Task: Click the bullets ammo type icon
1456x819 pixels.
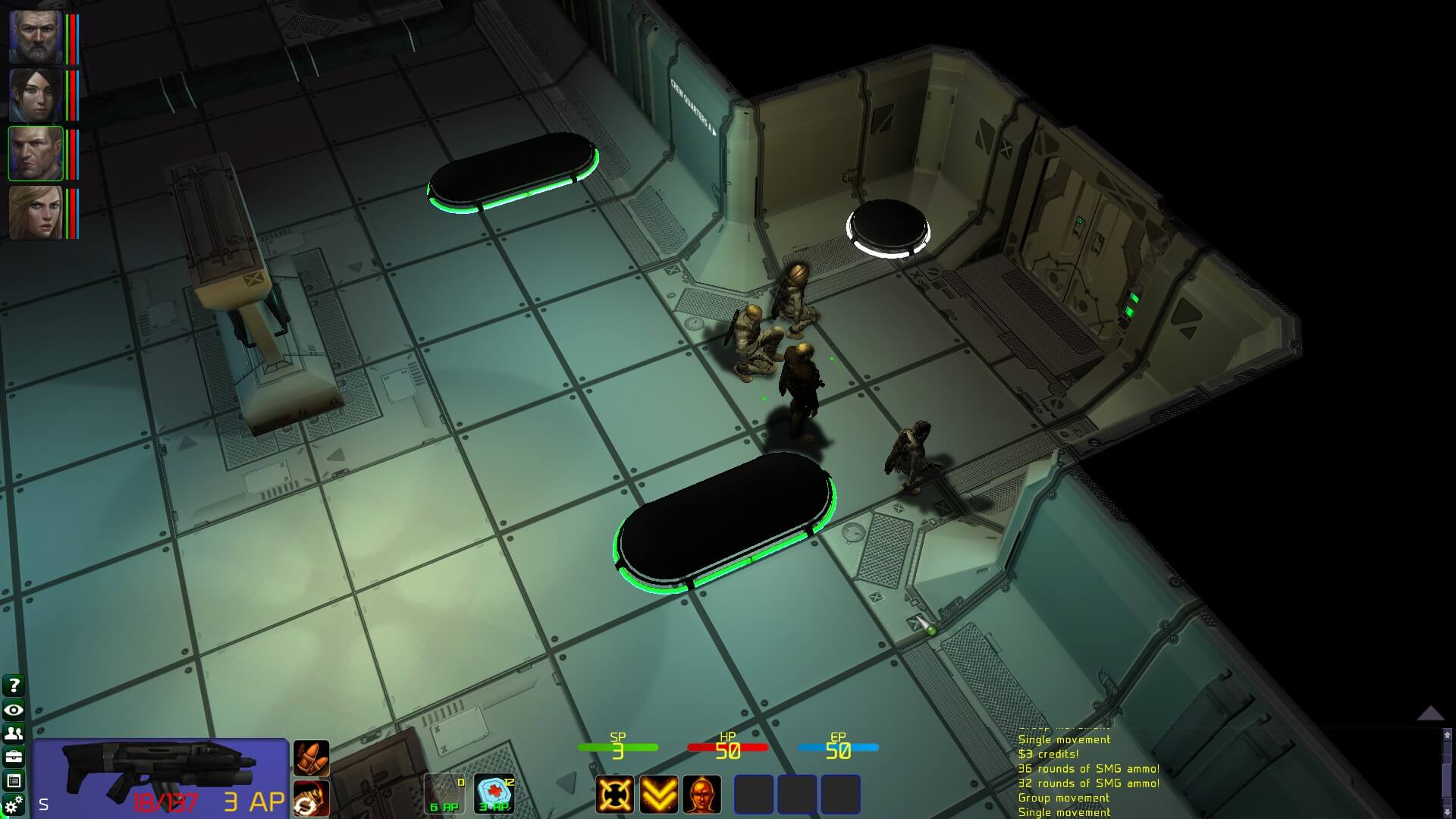Action: coord(311,758)
